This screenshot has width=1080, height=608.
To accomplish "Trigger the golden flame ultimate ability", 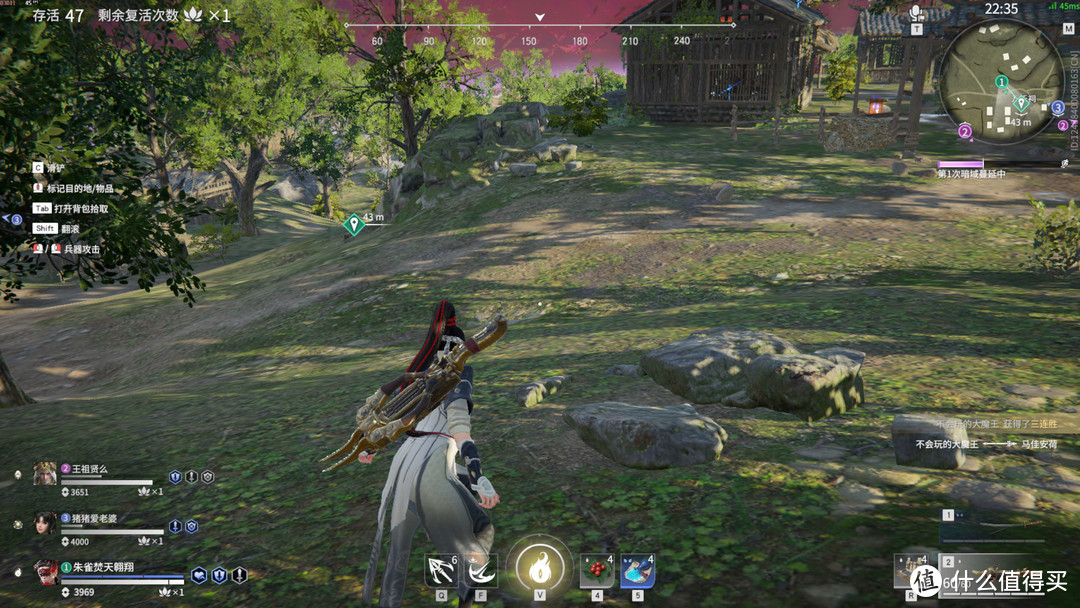I will [539, 569].
